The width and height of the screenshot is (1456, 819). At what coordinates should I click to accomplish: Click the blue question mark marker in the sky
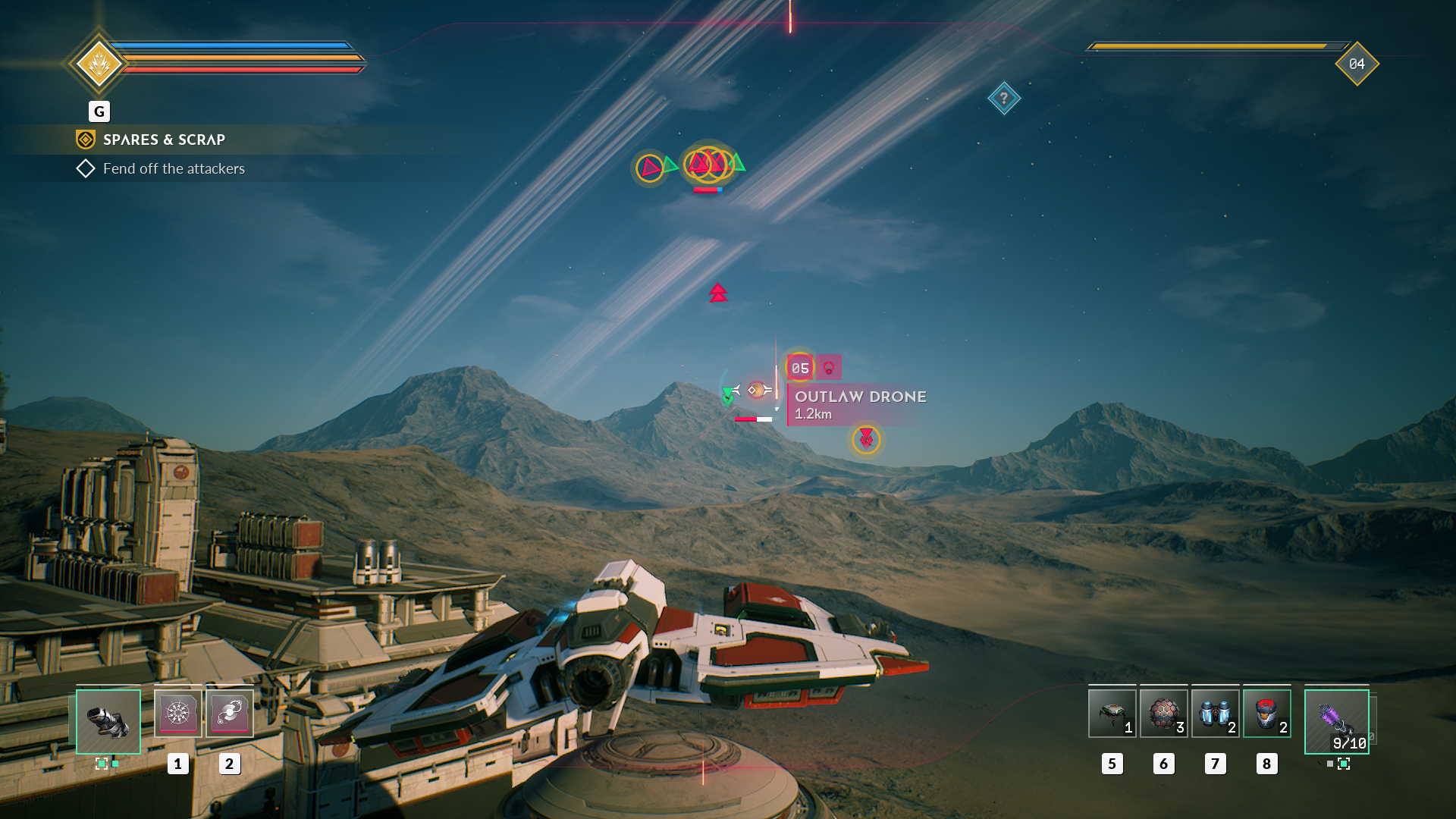[x=1005, y=98]
